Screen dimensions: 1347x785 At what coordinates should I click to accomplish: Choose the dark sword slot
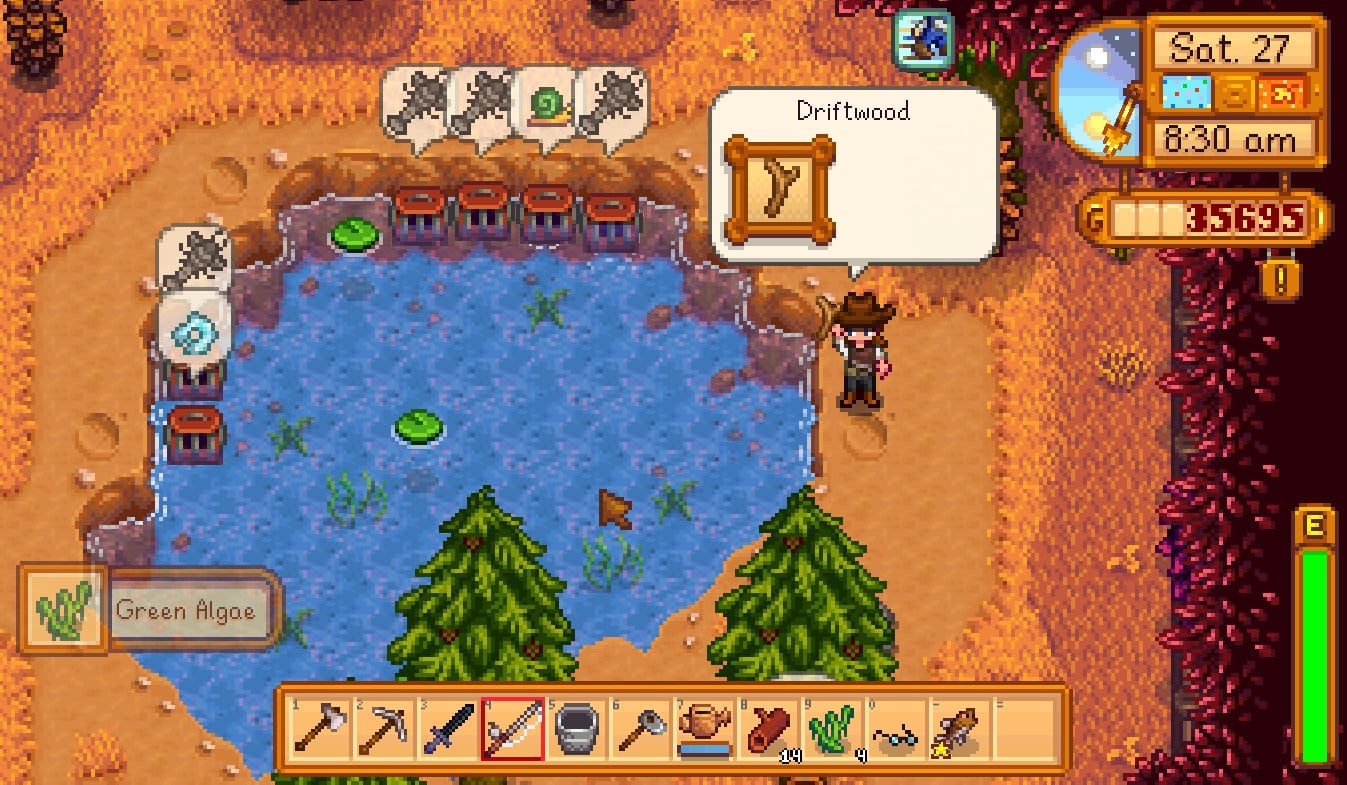449,729
